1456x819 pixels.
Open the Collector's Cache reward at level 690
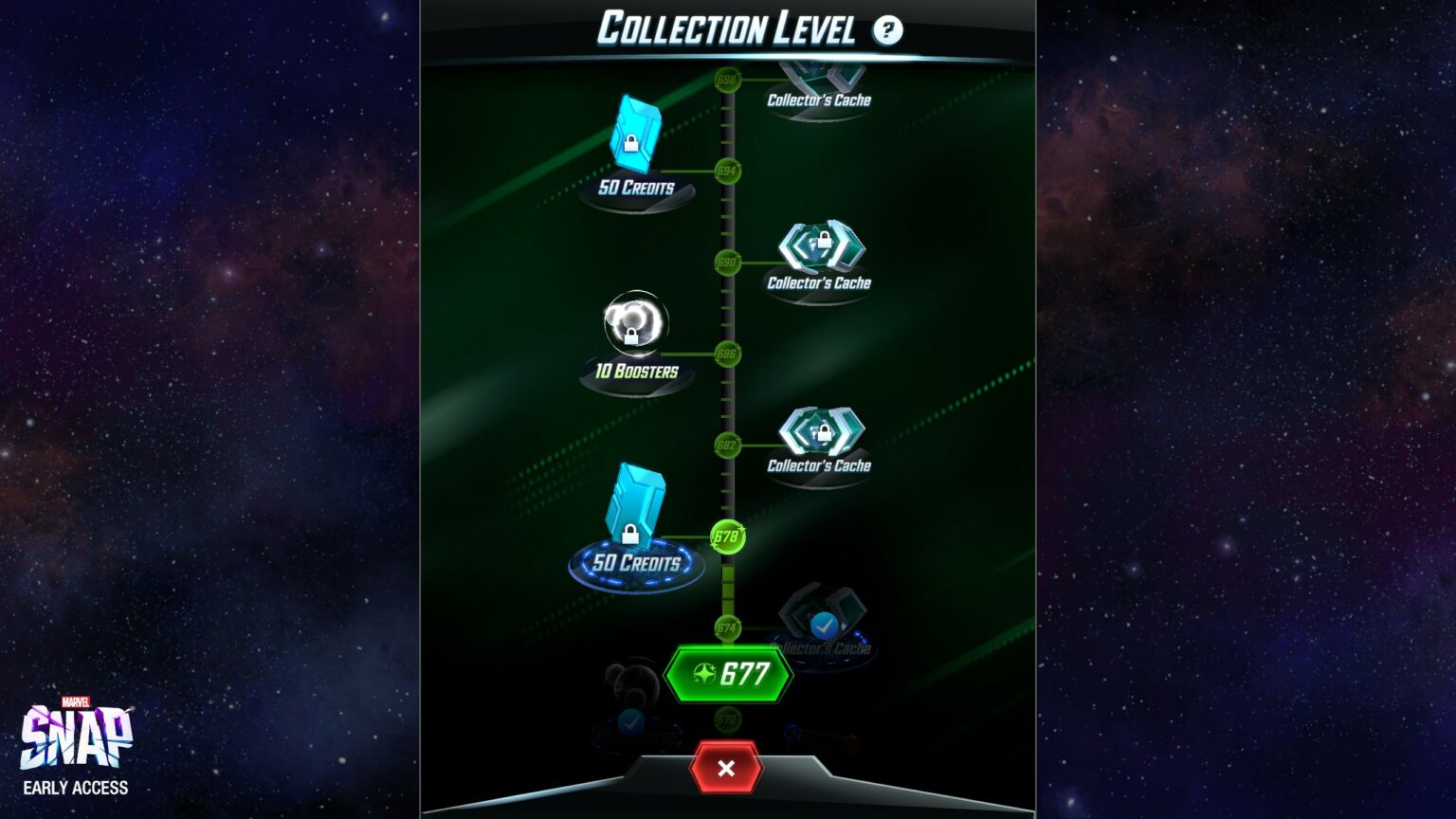coord(821,246)
